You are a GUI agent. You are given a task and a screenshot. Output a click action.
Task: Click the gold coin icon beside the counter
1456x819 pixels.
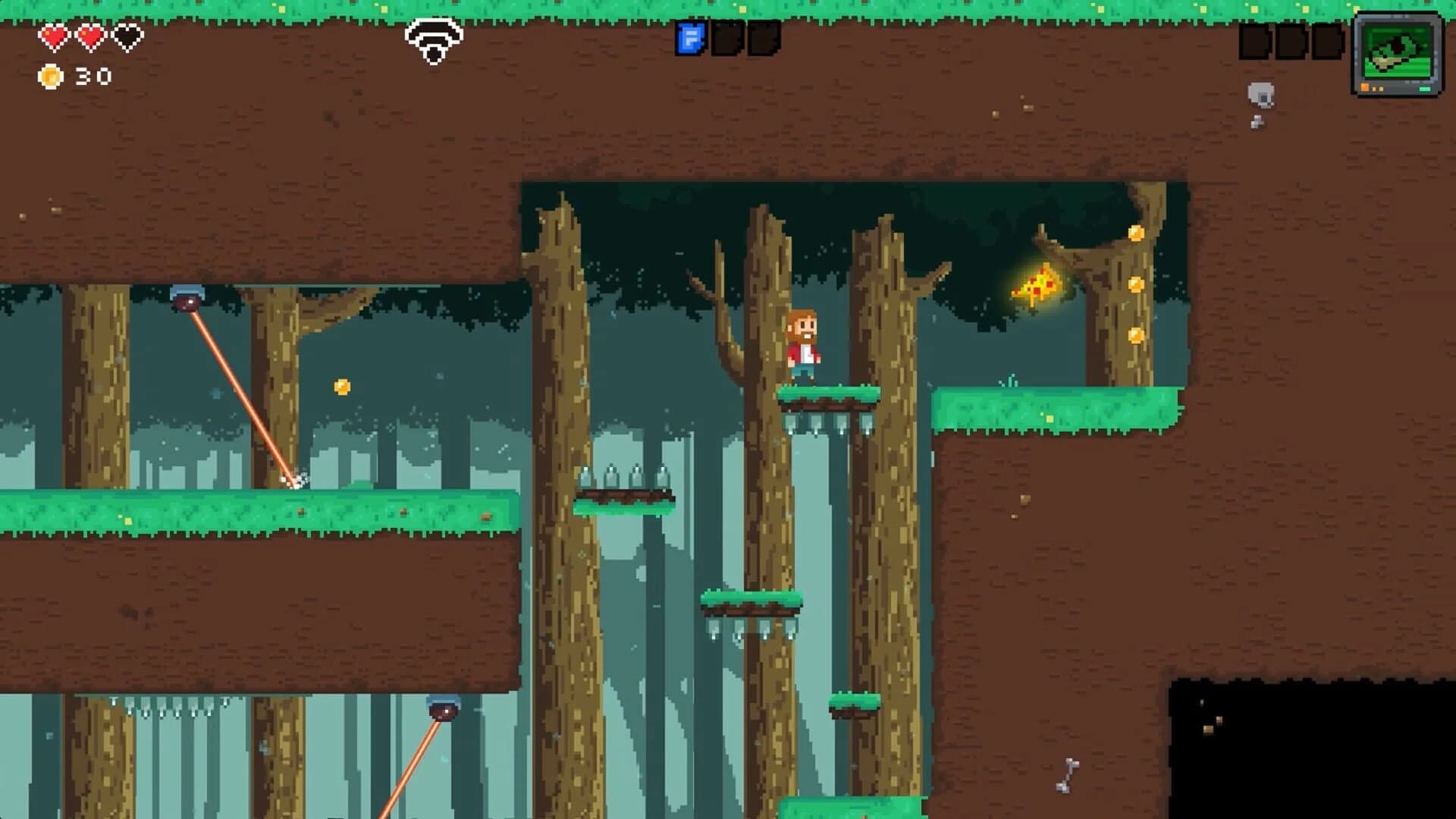(x=49, y=76)
